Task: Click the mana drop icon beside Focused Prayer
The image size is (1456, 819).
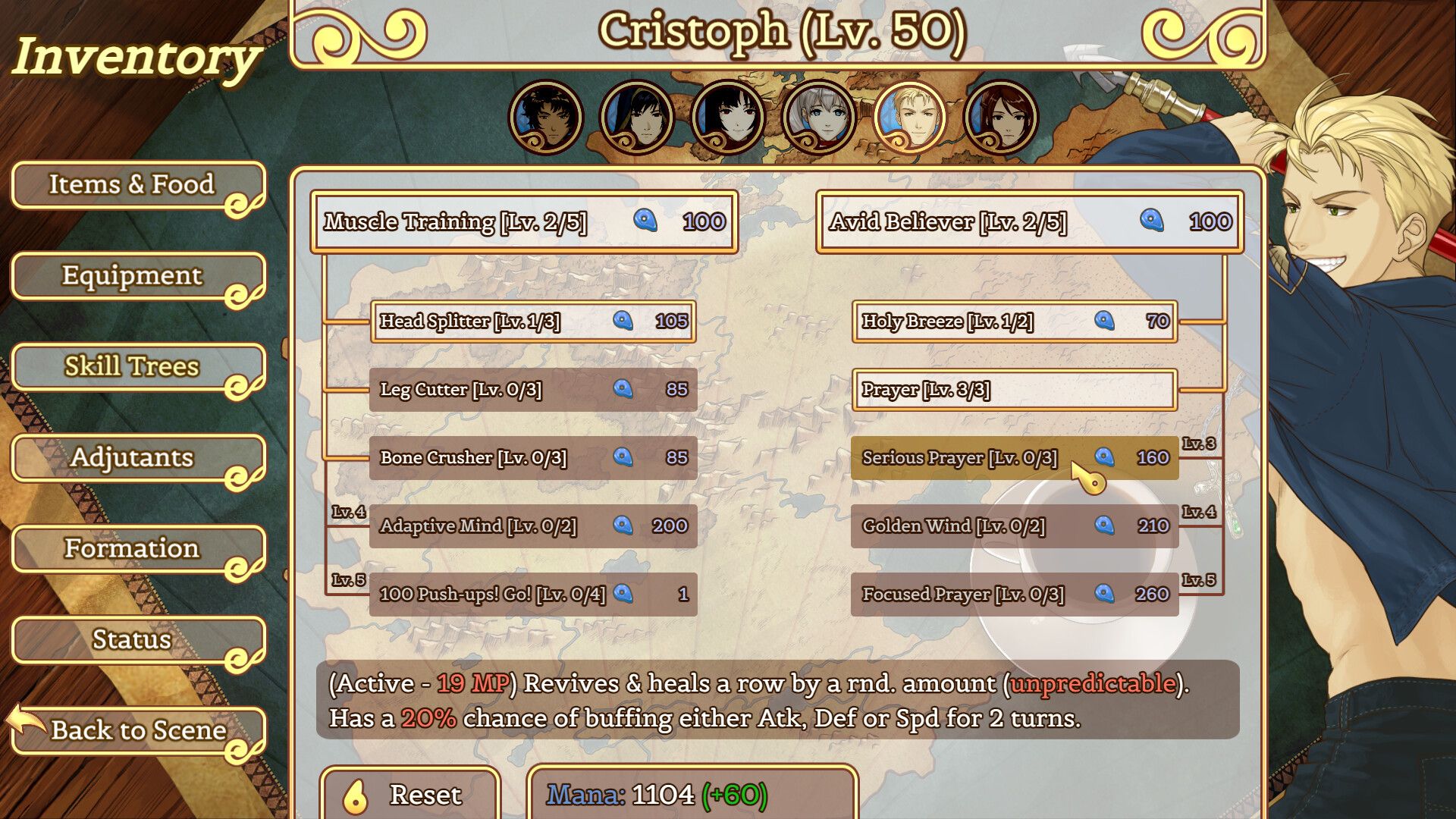Action: coord(1106,595)
